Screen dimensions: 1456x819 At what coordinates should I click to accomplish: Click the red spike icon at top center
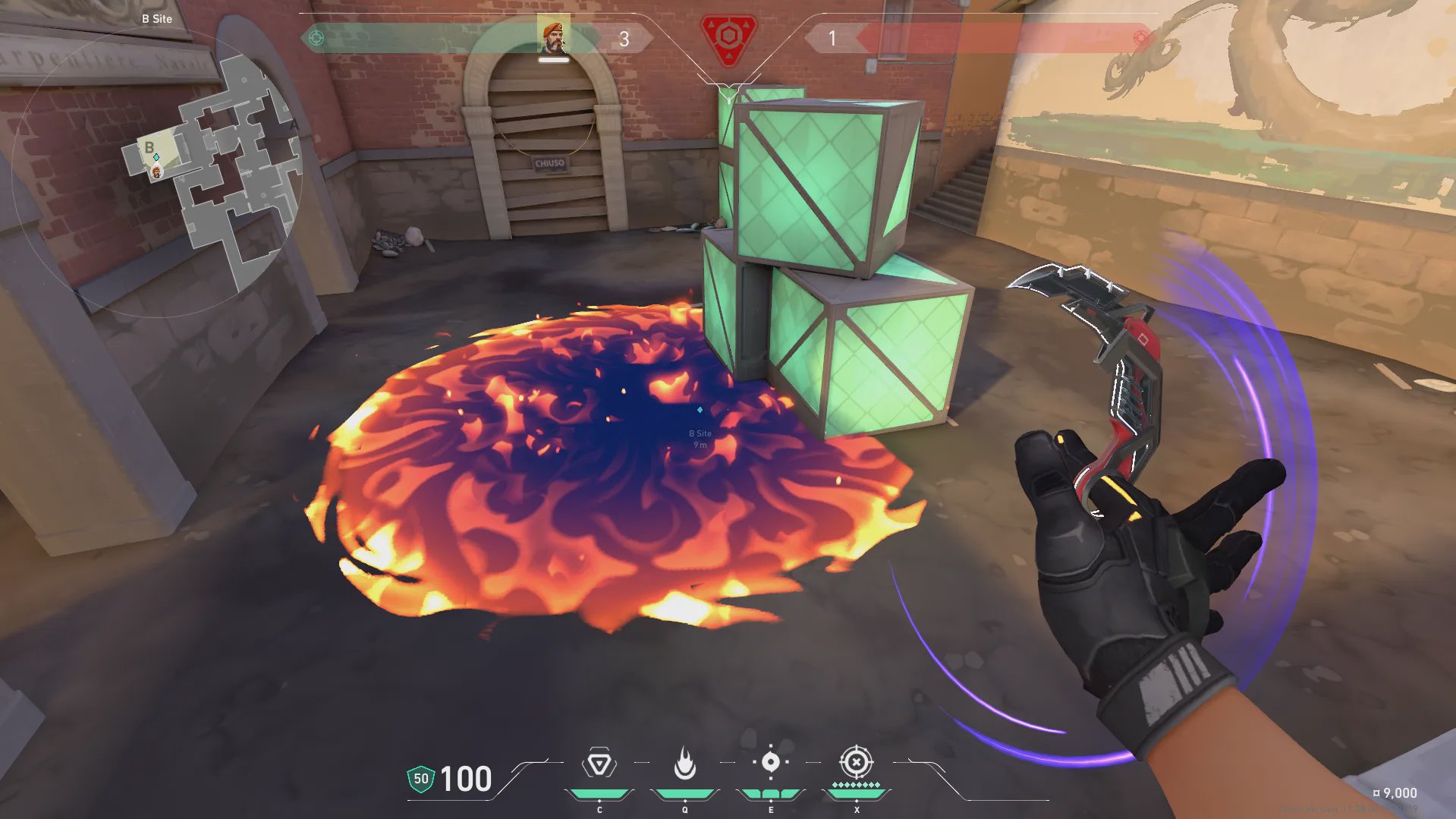click(728, 38)
